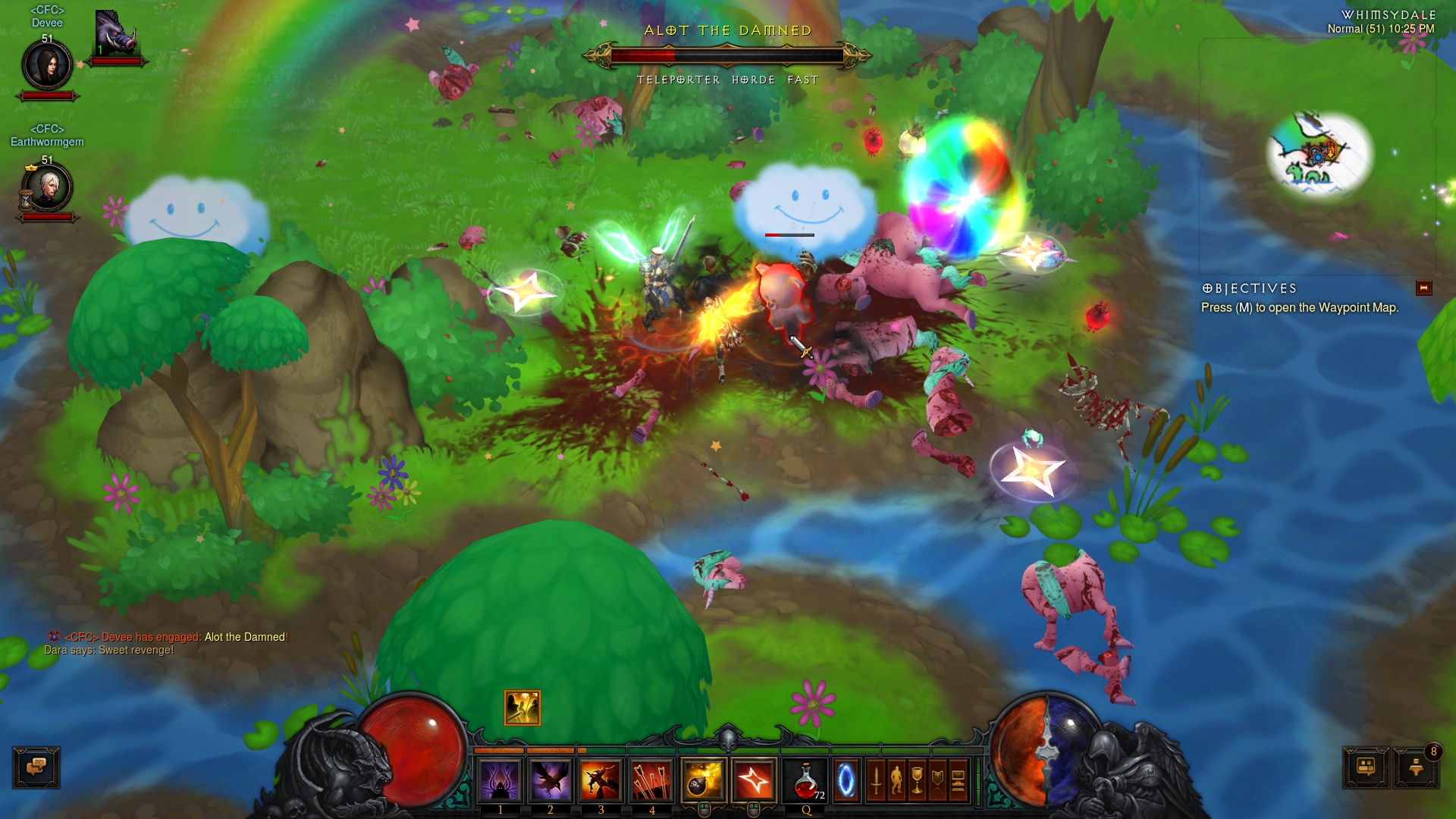
Task: Select the bomb grenade skill
Action: 703,780
